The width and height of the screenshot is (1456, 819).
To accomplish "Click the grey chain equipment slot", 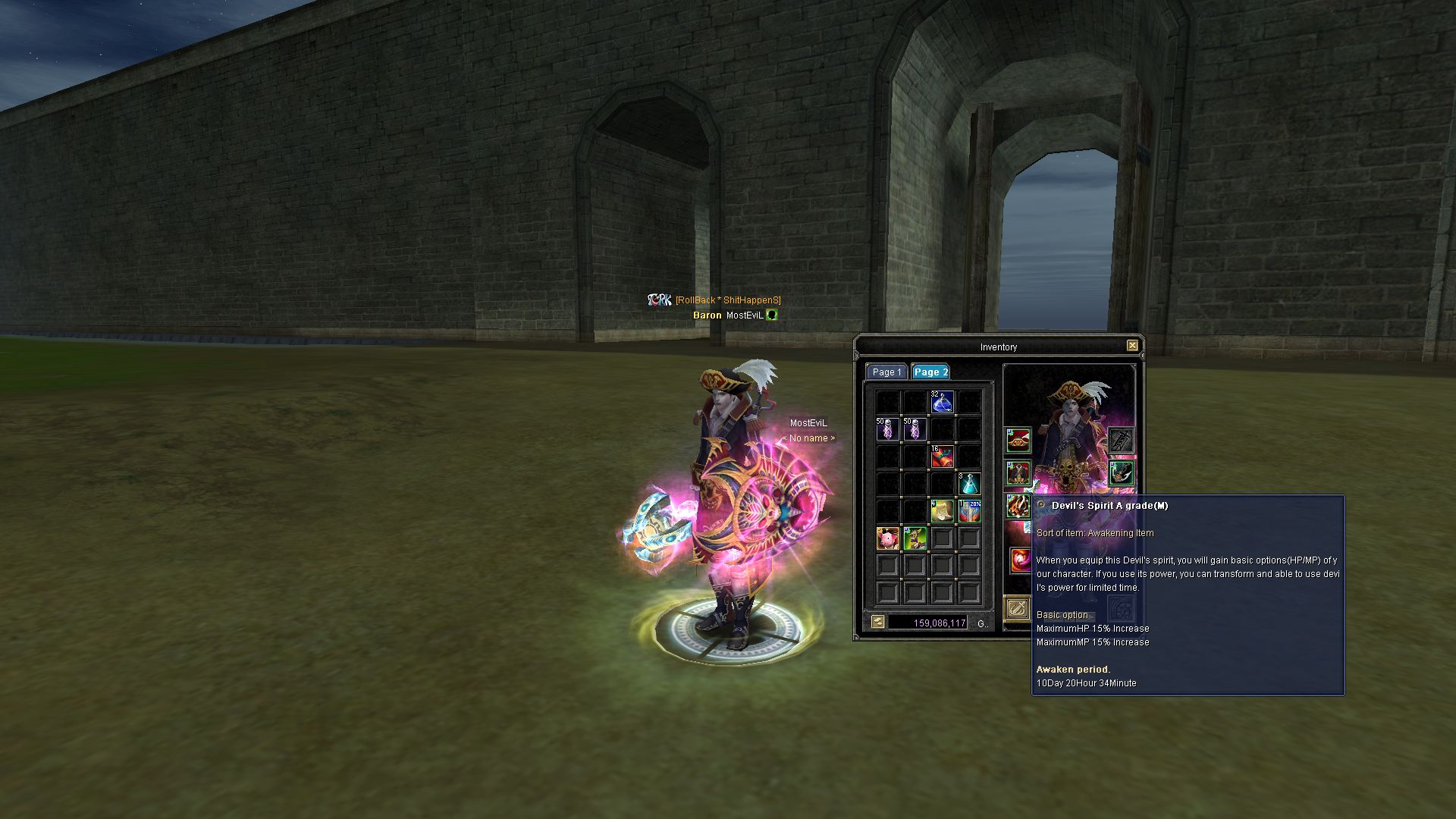I will pyautogui.click(x=1121, y=440).
